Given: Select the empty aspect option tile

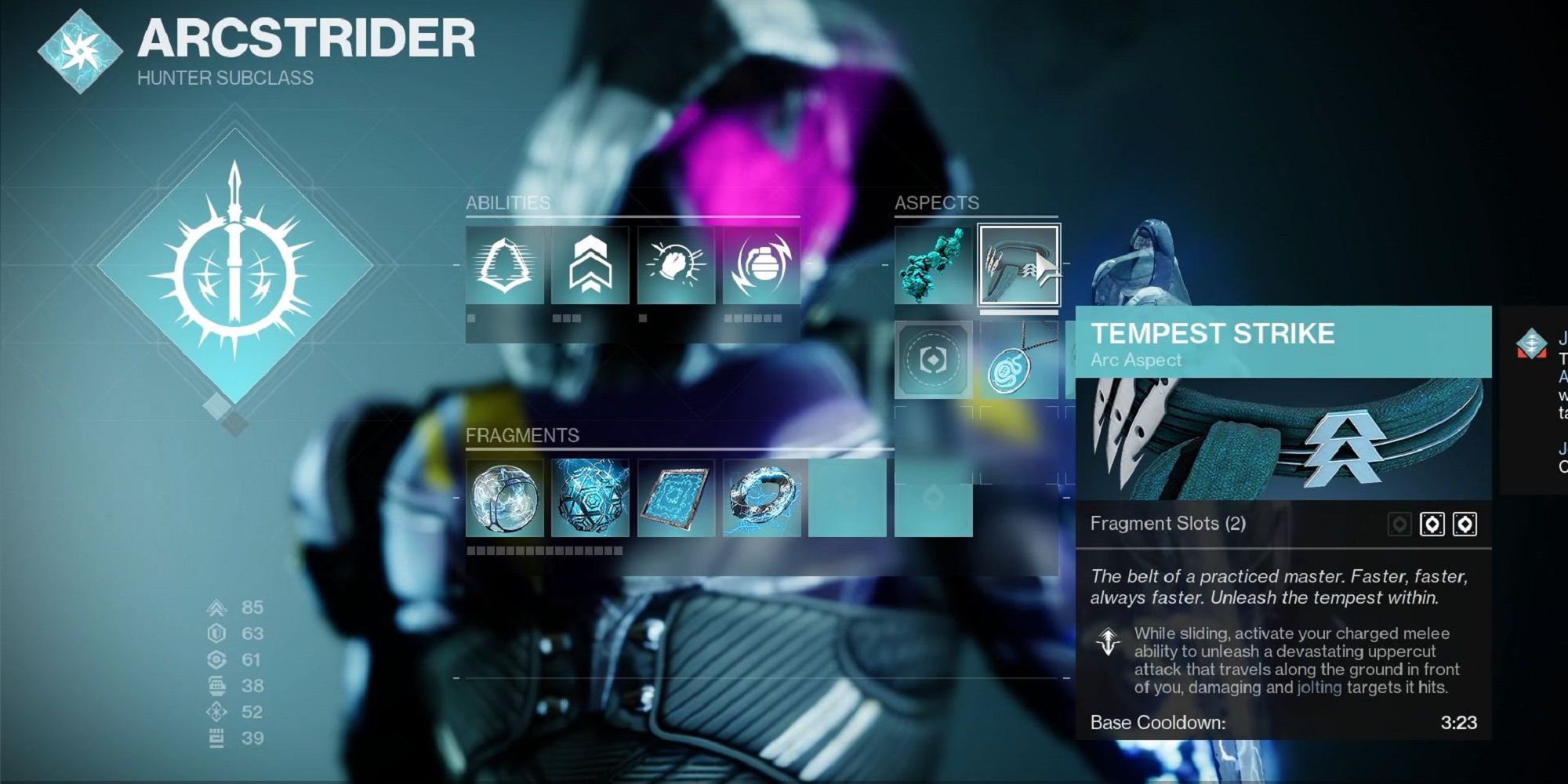Looking at the screenshot, I should (933, 360).
